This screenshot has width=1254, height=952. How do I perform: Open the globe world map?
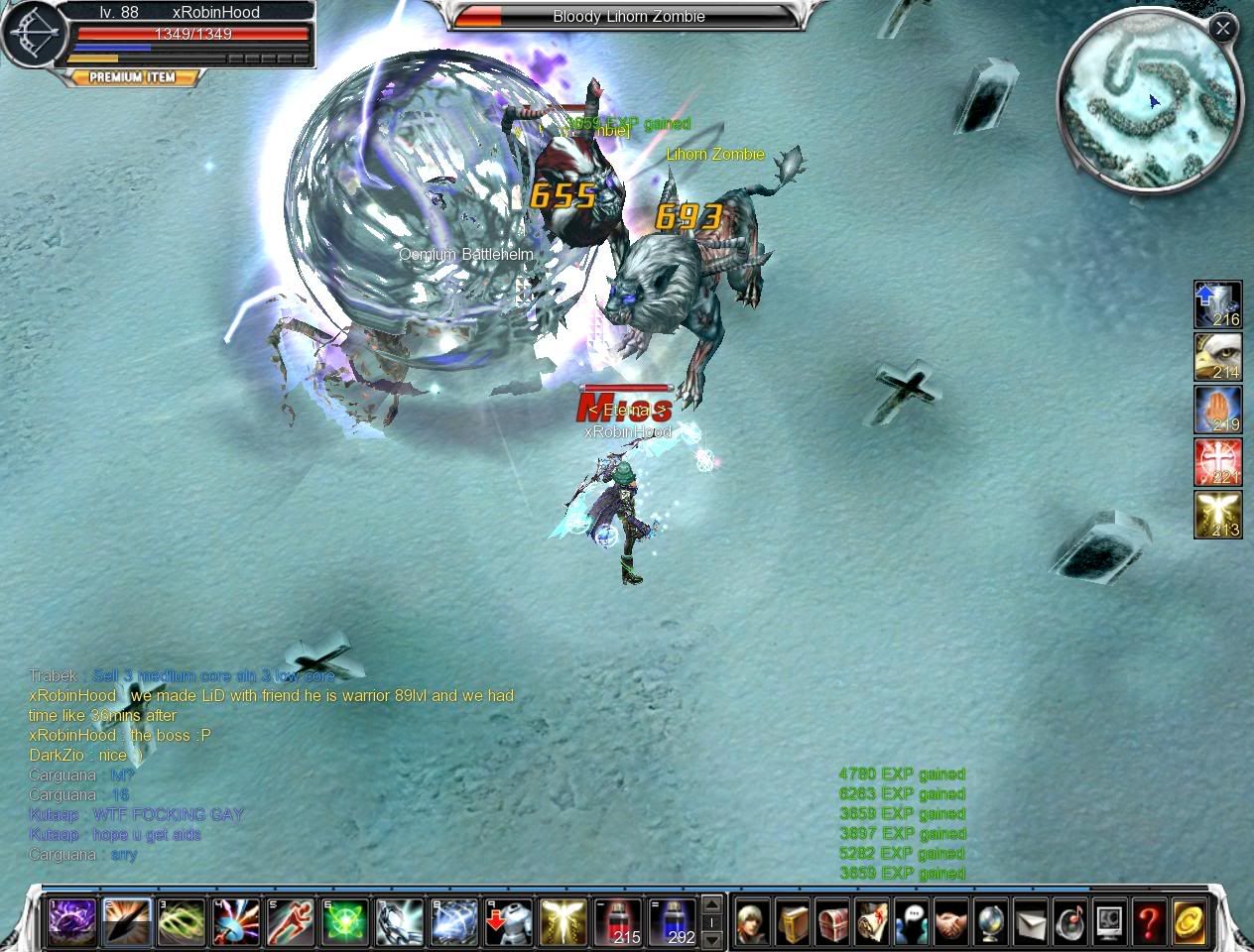pyautogui.click(x=991, y=922)
